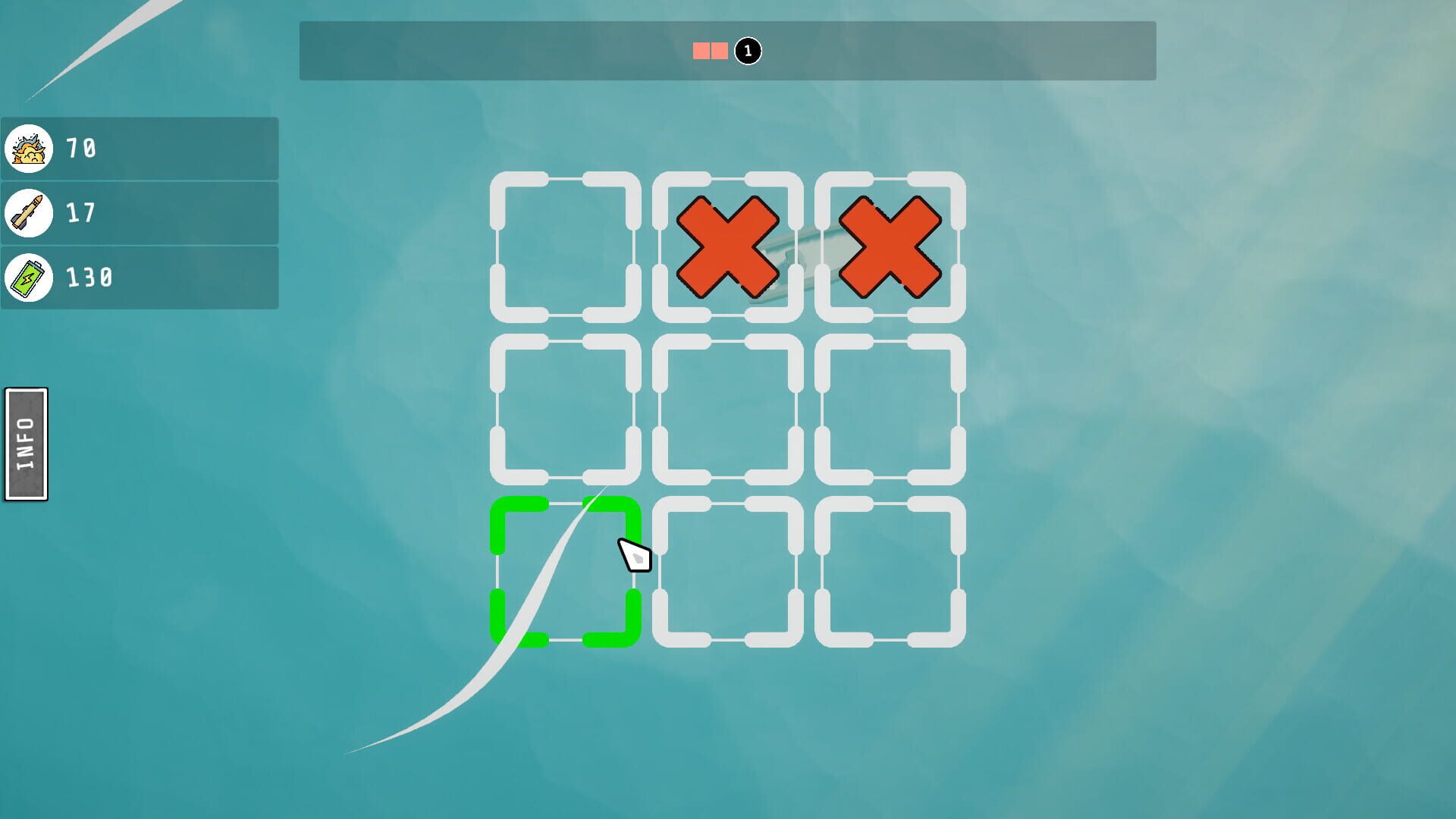Select the top-left empty grid cell
This screenshot has height=819, width=1456.
[x=565, y=246]
